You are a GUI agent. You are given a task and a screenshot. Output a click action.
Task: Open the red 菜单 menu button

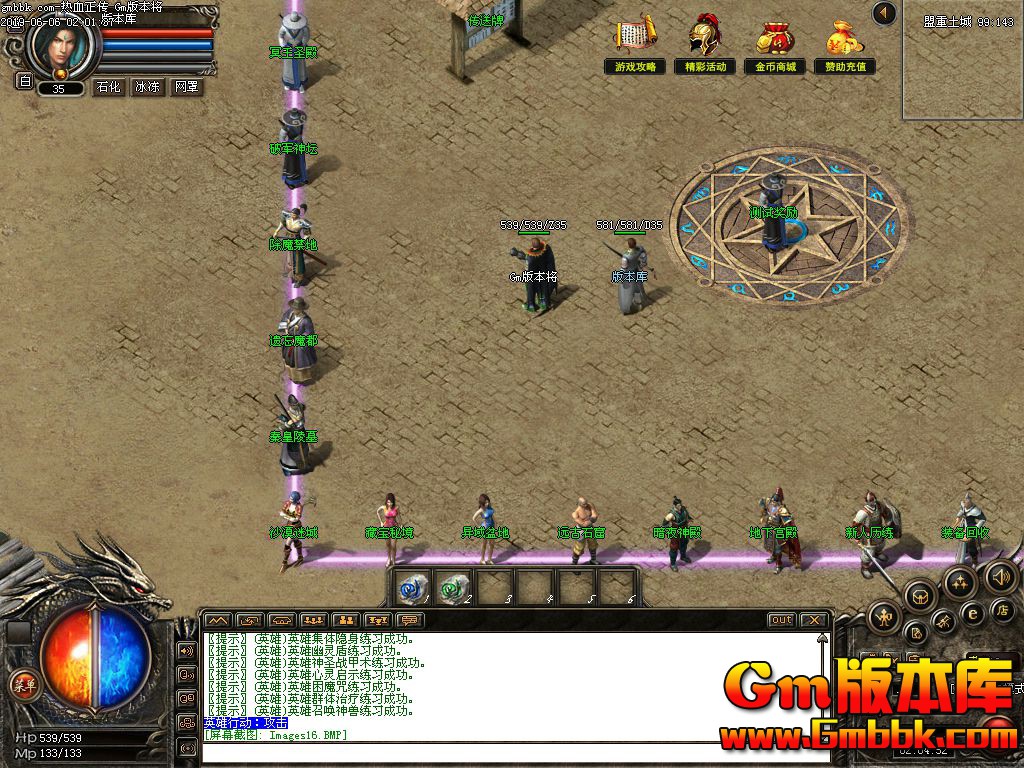click(24, 685)
